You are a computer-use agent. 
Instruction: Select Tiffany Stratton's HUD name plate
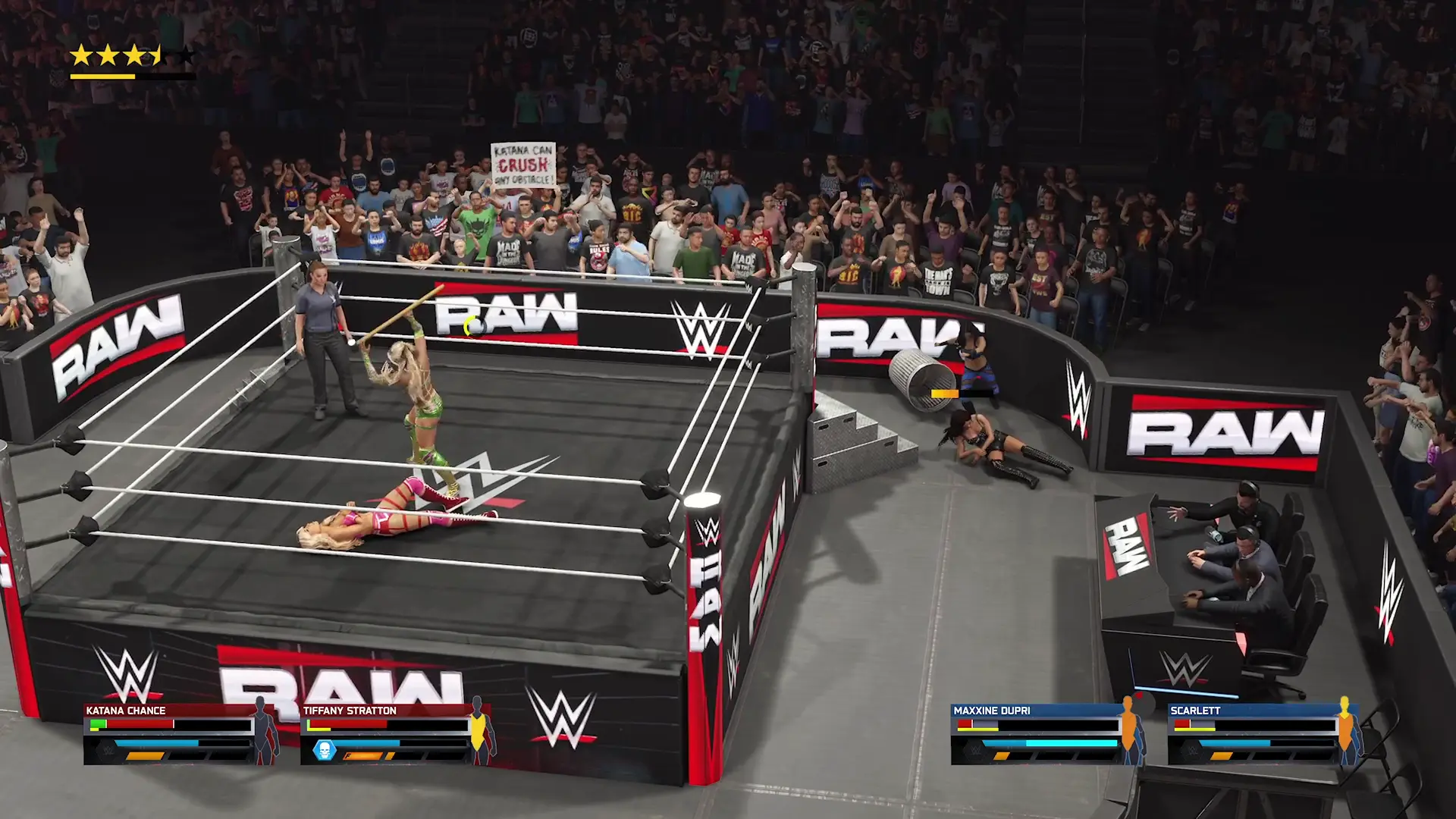350,711
